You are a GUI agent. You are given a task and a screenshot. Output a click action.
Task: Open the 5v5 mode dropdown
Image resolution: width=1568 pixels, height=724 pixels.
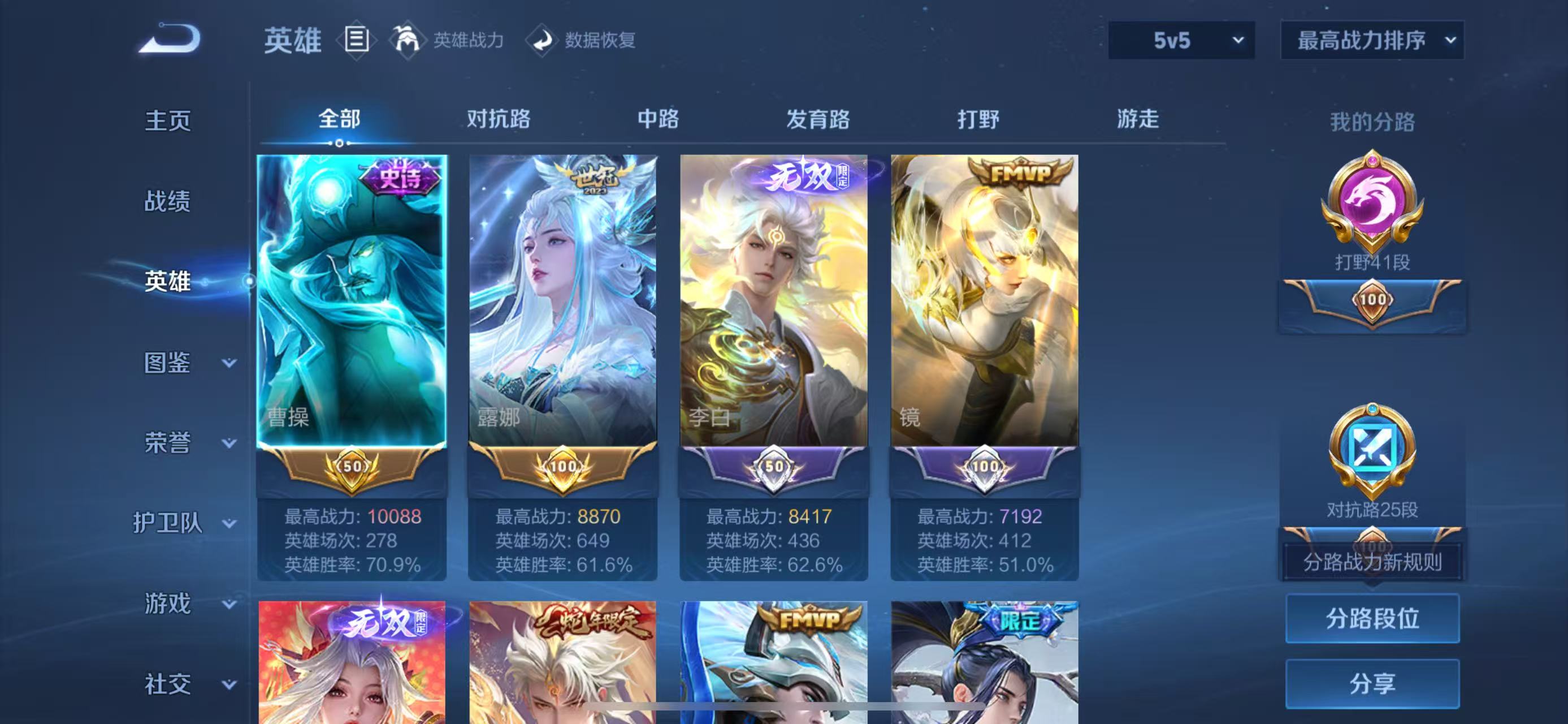pyautogui.click(x=1181, y=40)
